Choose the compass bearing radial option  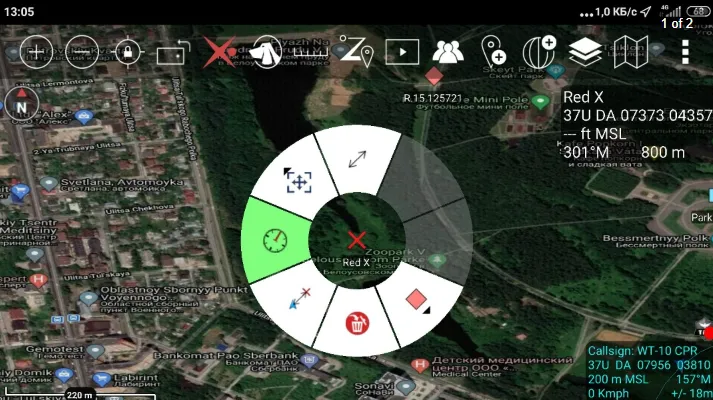(274, 240)
